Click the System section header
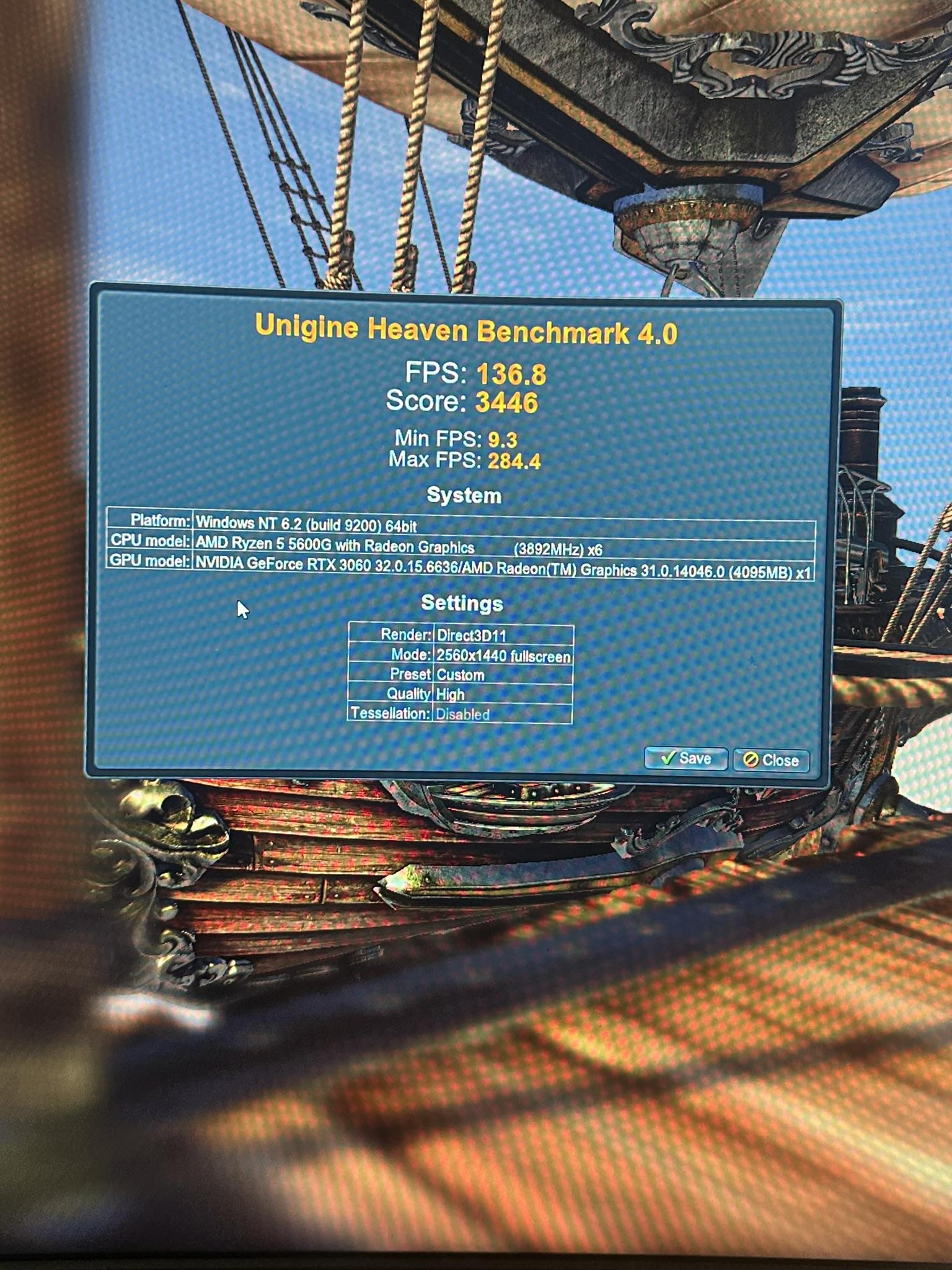Viewport: 952px width, 1270px height. (465, 494)
